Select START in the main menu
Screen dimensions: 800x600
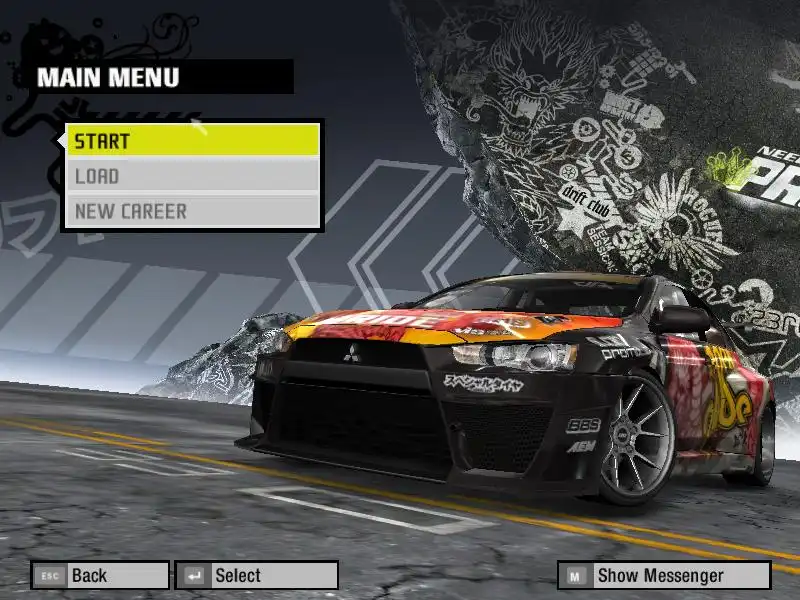coord(192,141)
